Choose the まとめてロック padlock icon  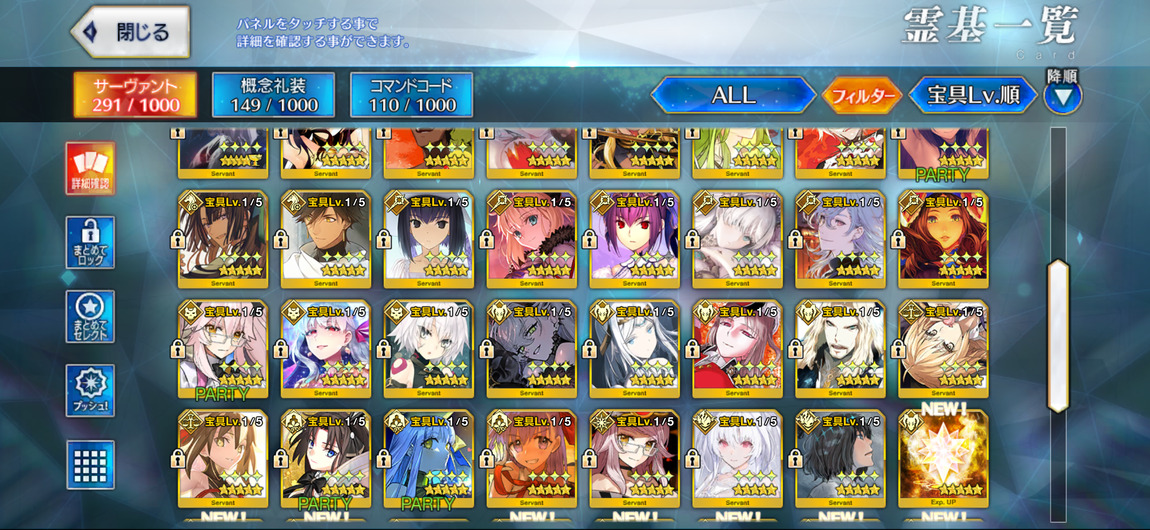pos(90,242)
